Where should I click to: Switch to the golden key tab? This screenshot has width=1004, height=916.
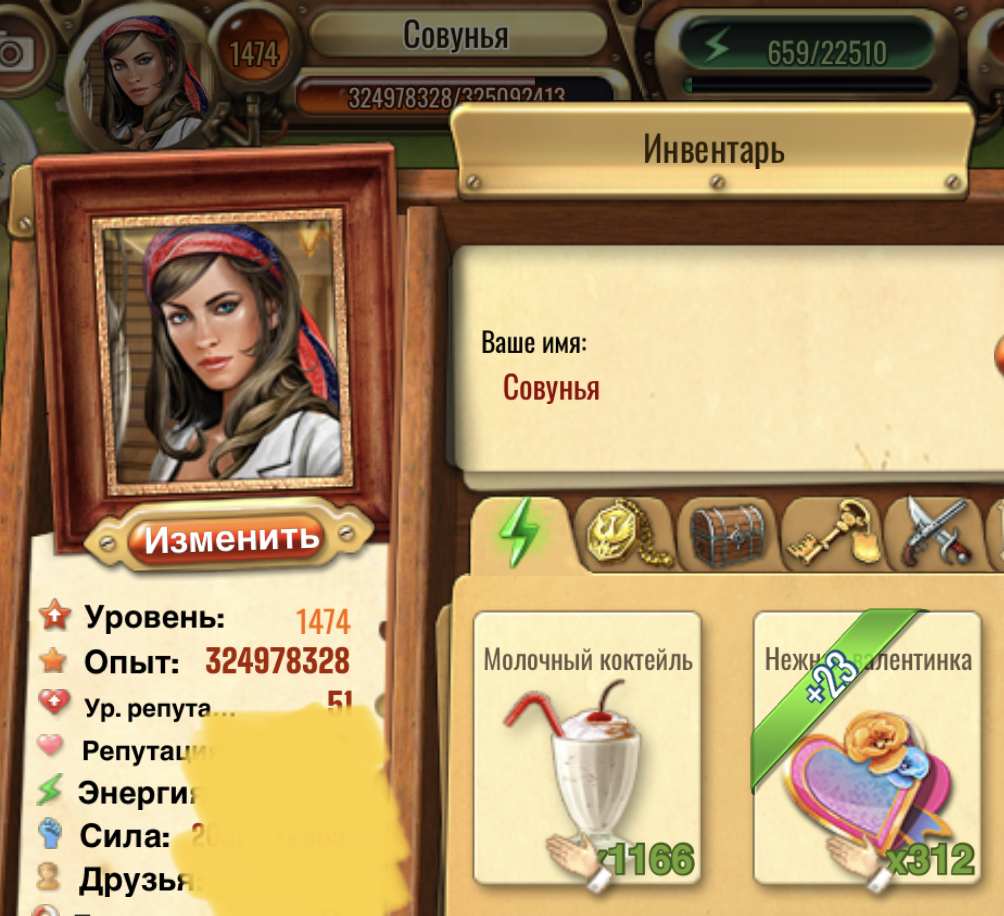click(832, 531)
